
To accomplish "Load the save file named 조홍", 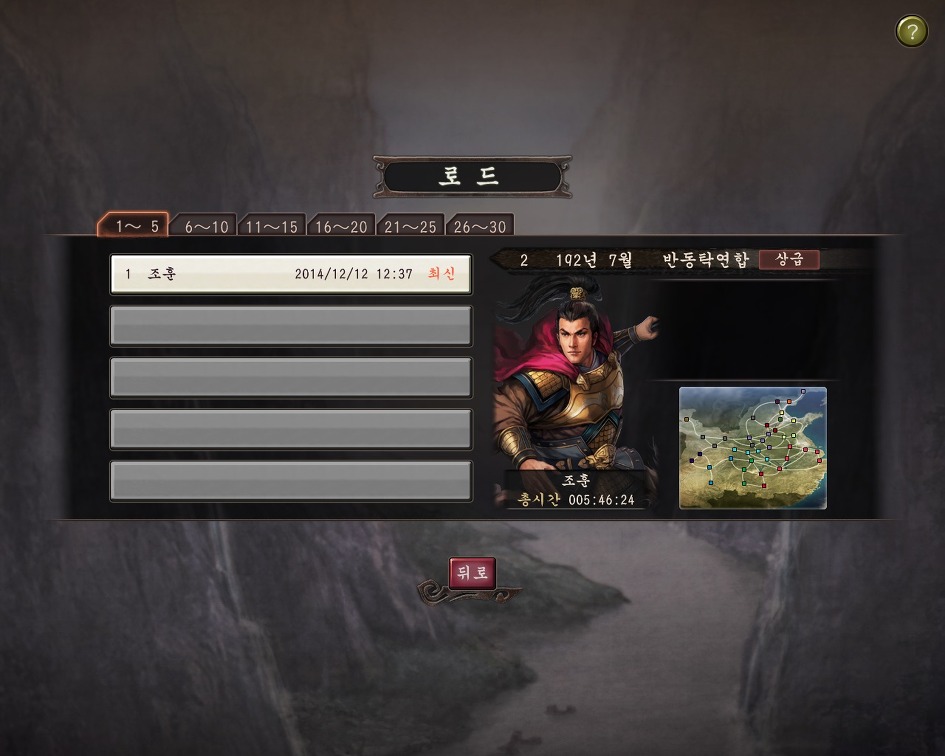I will 290,274.
